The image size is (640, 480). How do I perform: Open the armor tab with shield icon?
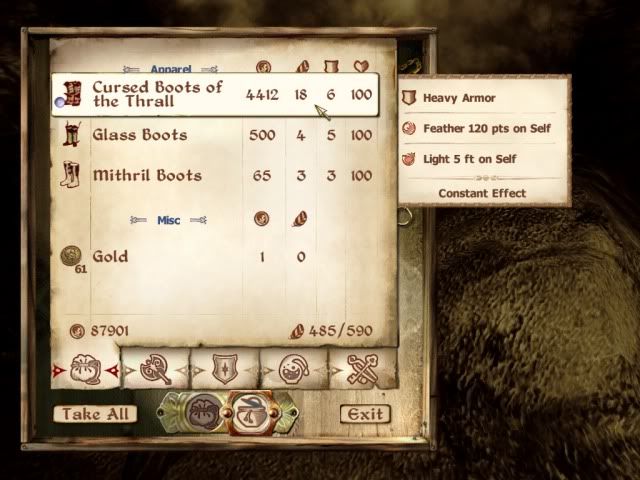tap(225, 369)
